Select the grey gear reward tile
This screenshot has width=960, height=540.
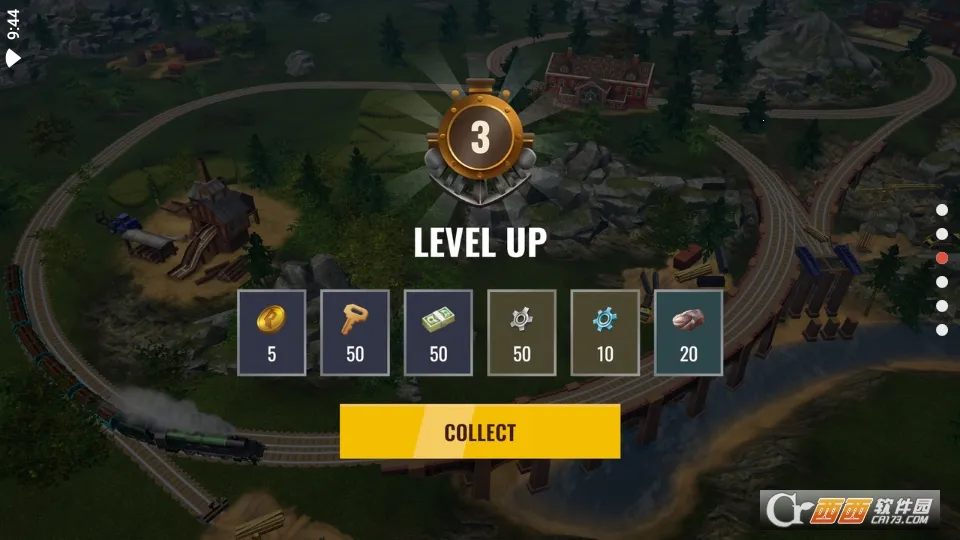pyautogui.click(x=521, y=333)
